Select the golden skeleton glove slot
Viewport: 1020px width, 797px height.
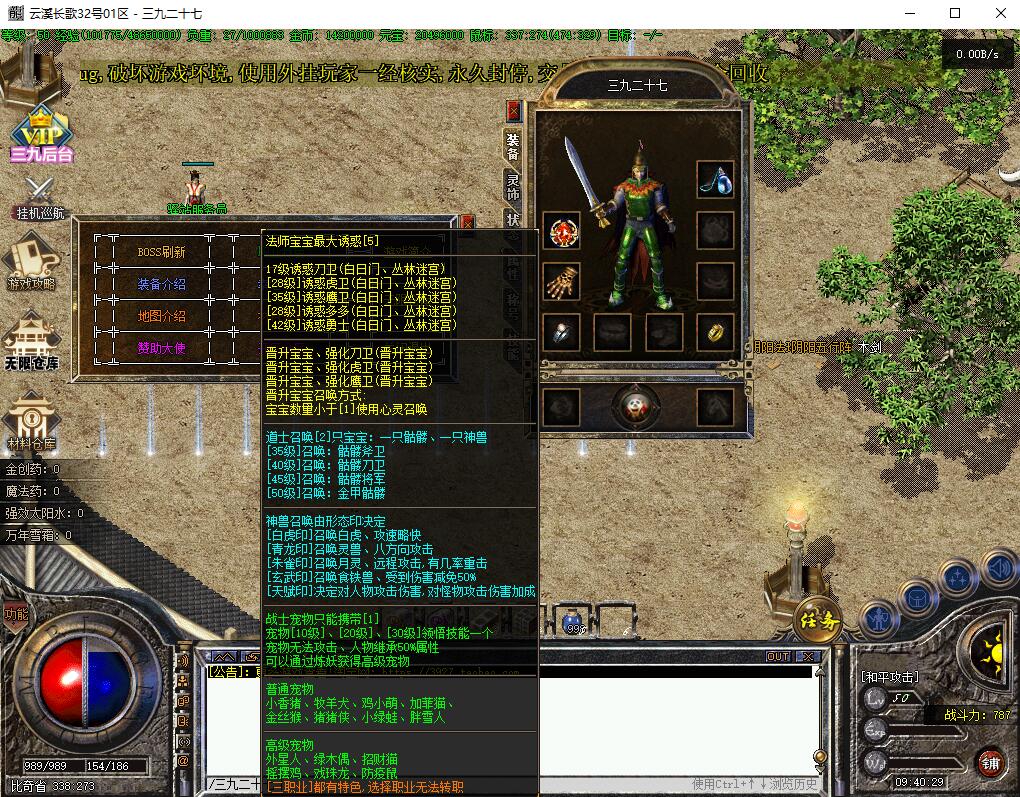click(x=562, y=283)
